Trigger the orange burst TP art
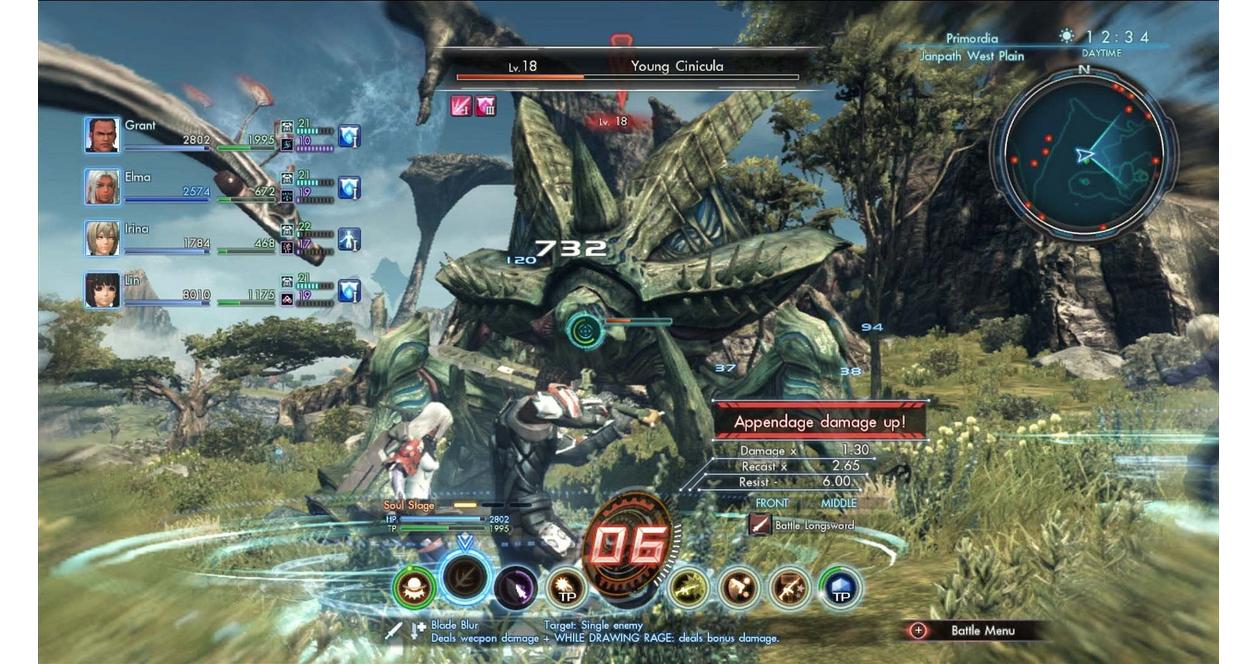1256x664 pixels. (x=567, y=588)
